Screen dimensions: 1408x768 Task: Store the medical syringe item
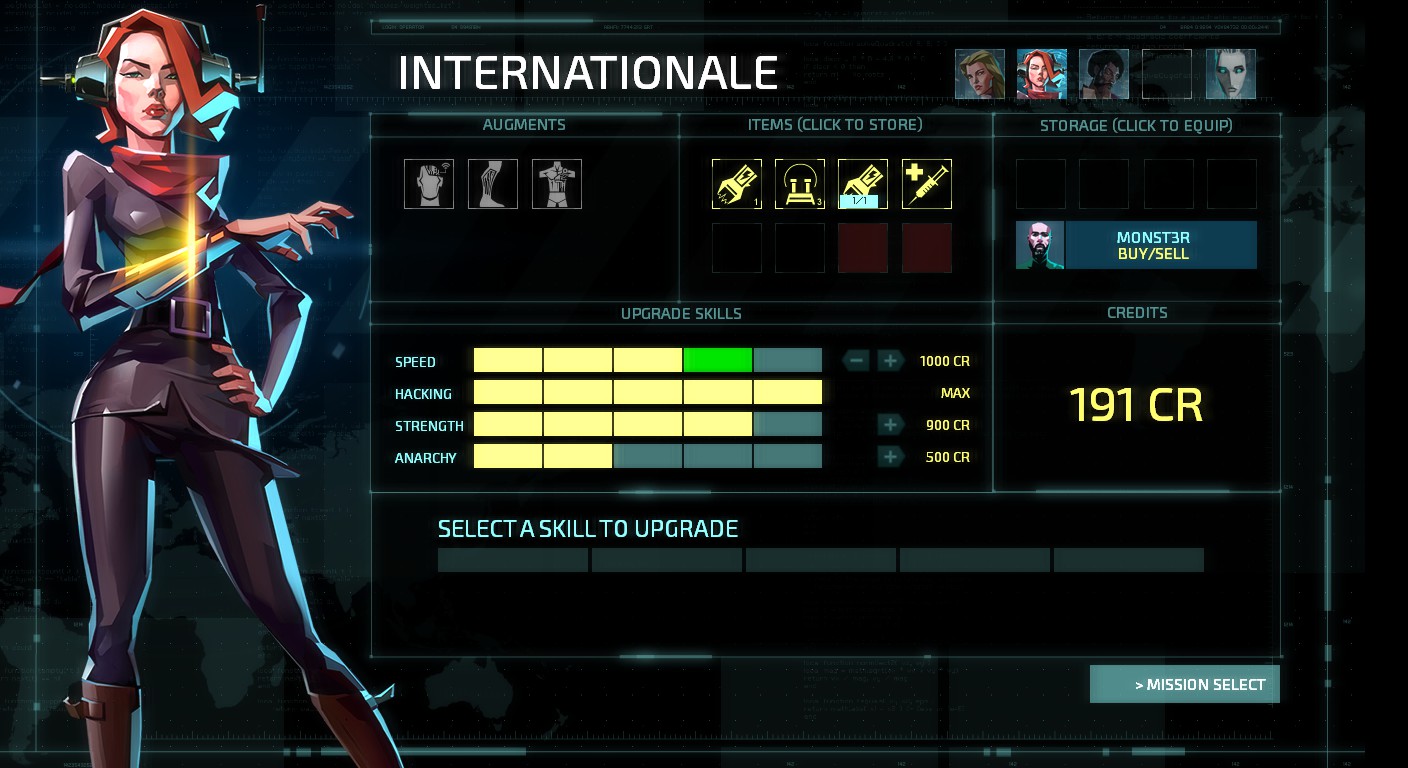tap(927, 184)
